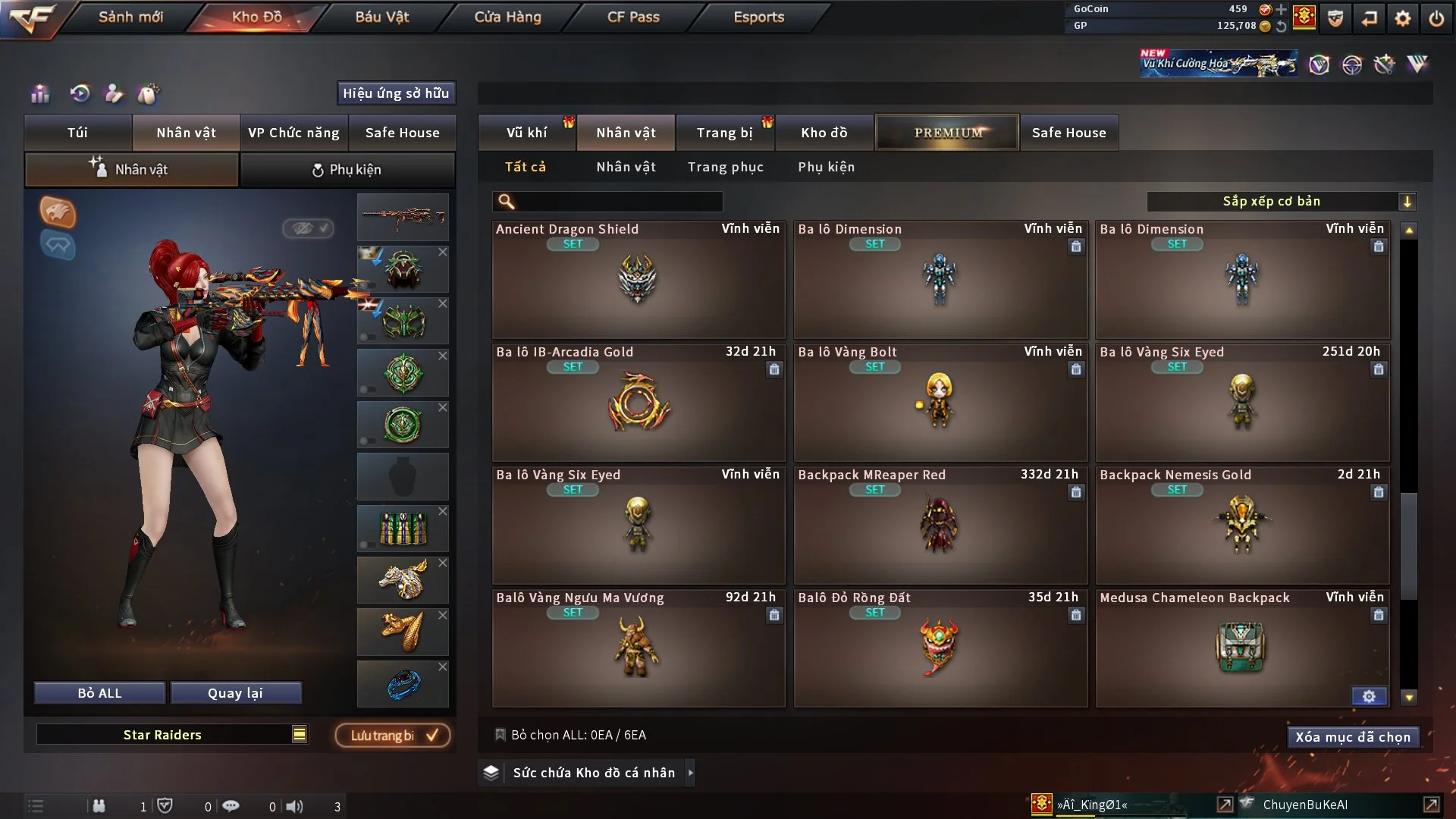
Task: Open the Trang bị tab
Action: (x=724, y=133)
